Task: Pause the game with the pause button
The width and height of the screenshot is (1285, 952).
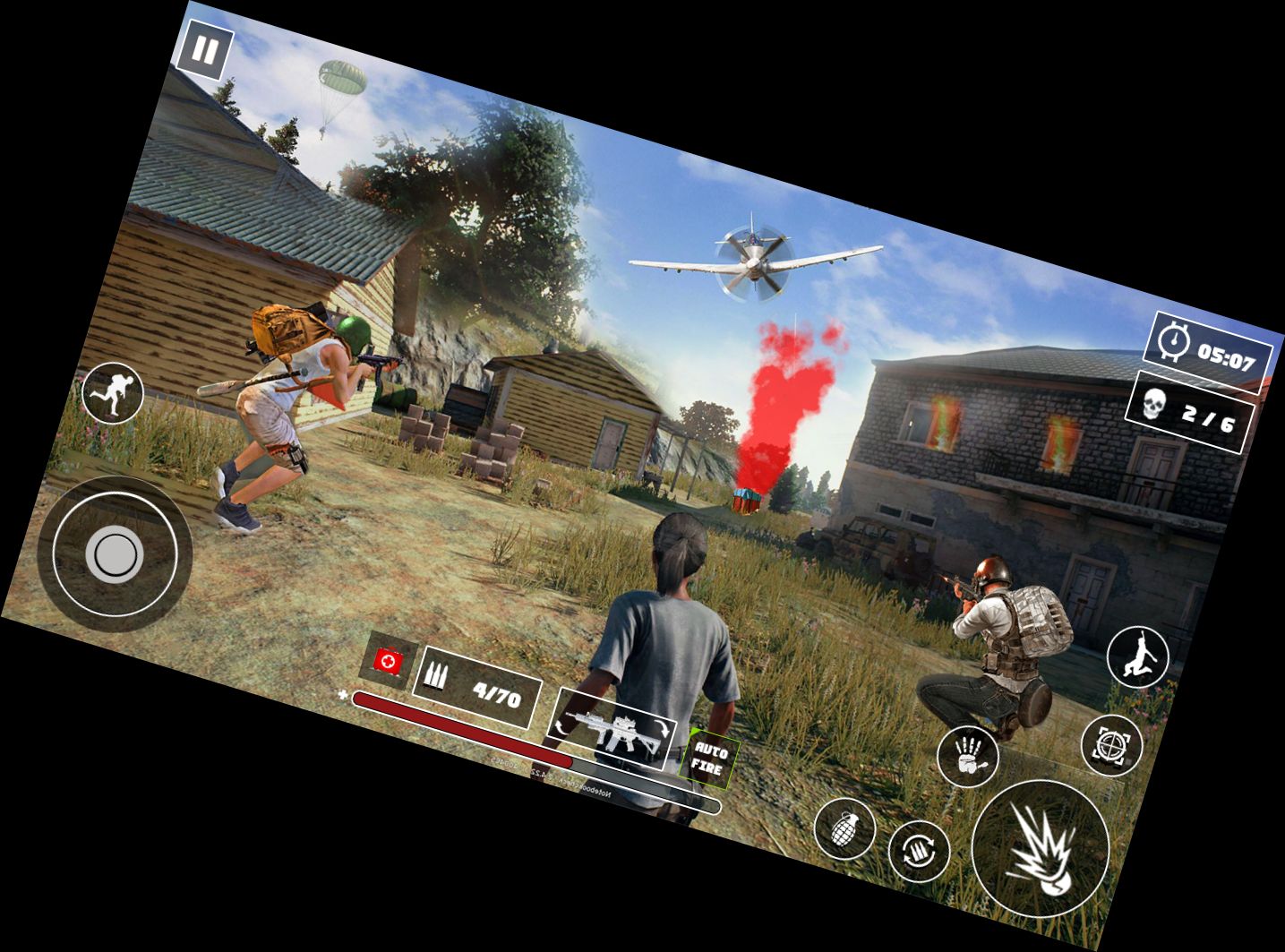Action: point(204,52)
